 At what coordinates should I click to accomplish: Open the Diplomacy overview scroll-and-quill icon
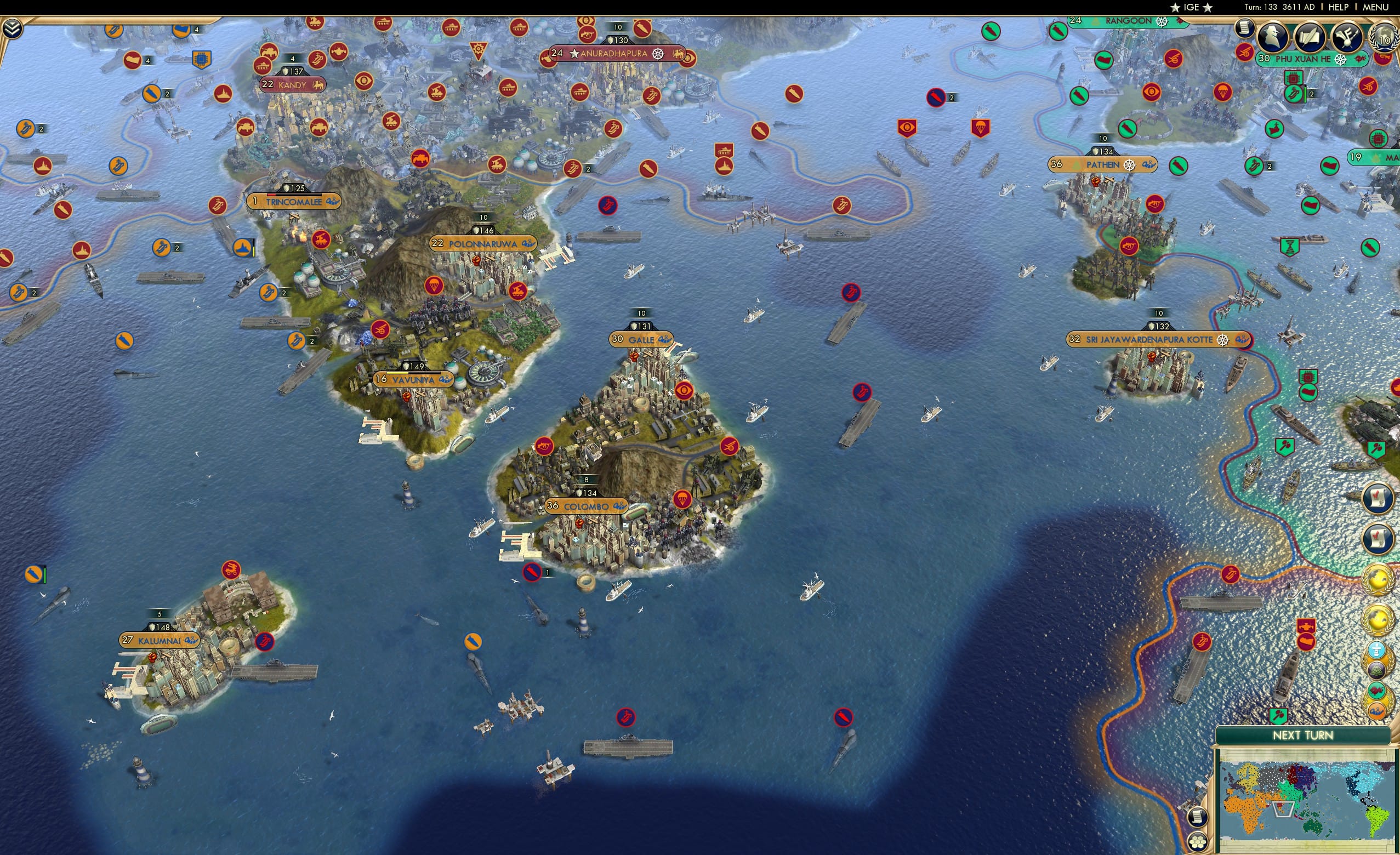pyautogui.click(x=1310, y=37)
